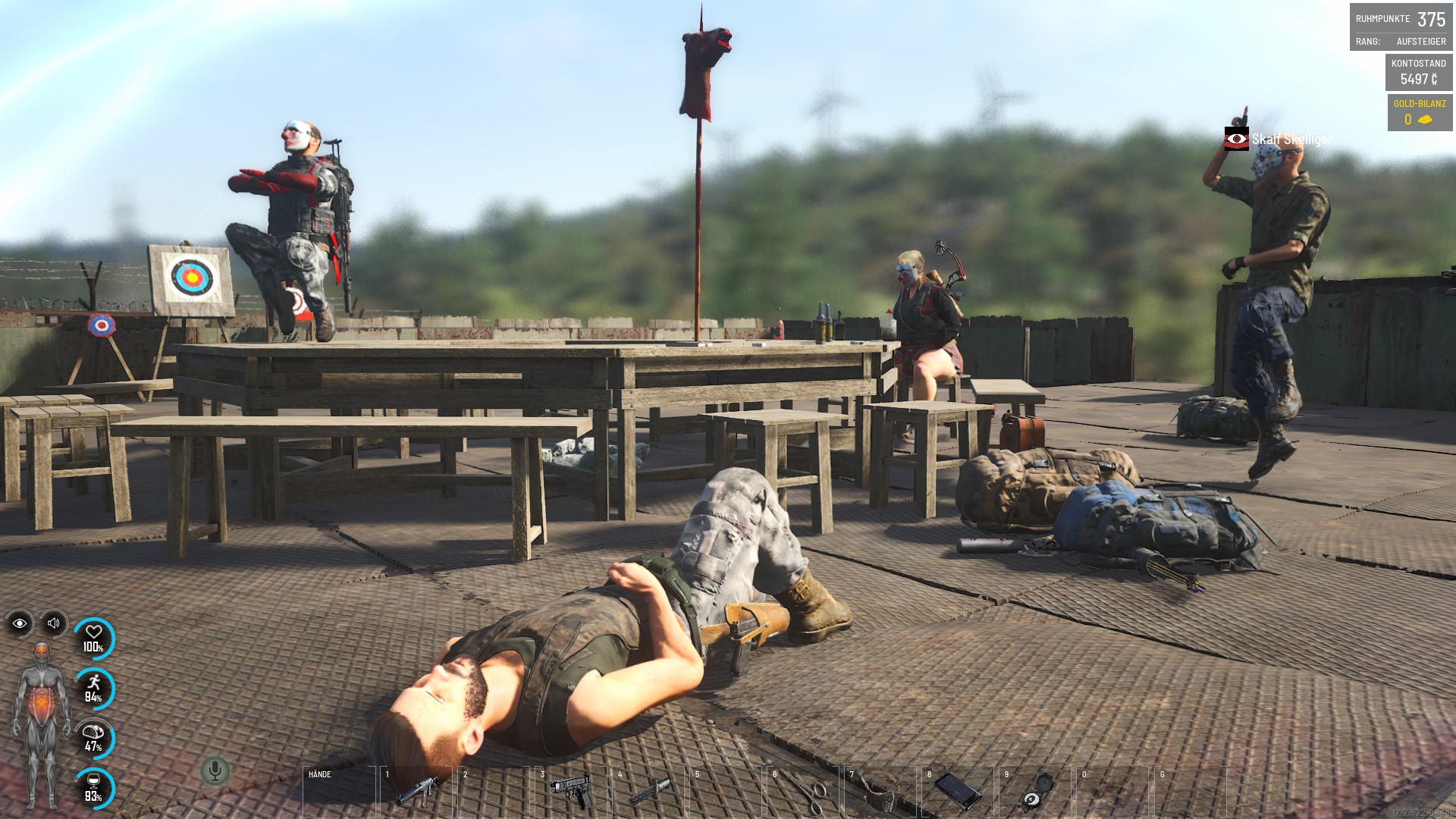Select the compass in slot 9
This screenshot has width=1456, height=819.
[x=1035, y=792]
